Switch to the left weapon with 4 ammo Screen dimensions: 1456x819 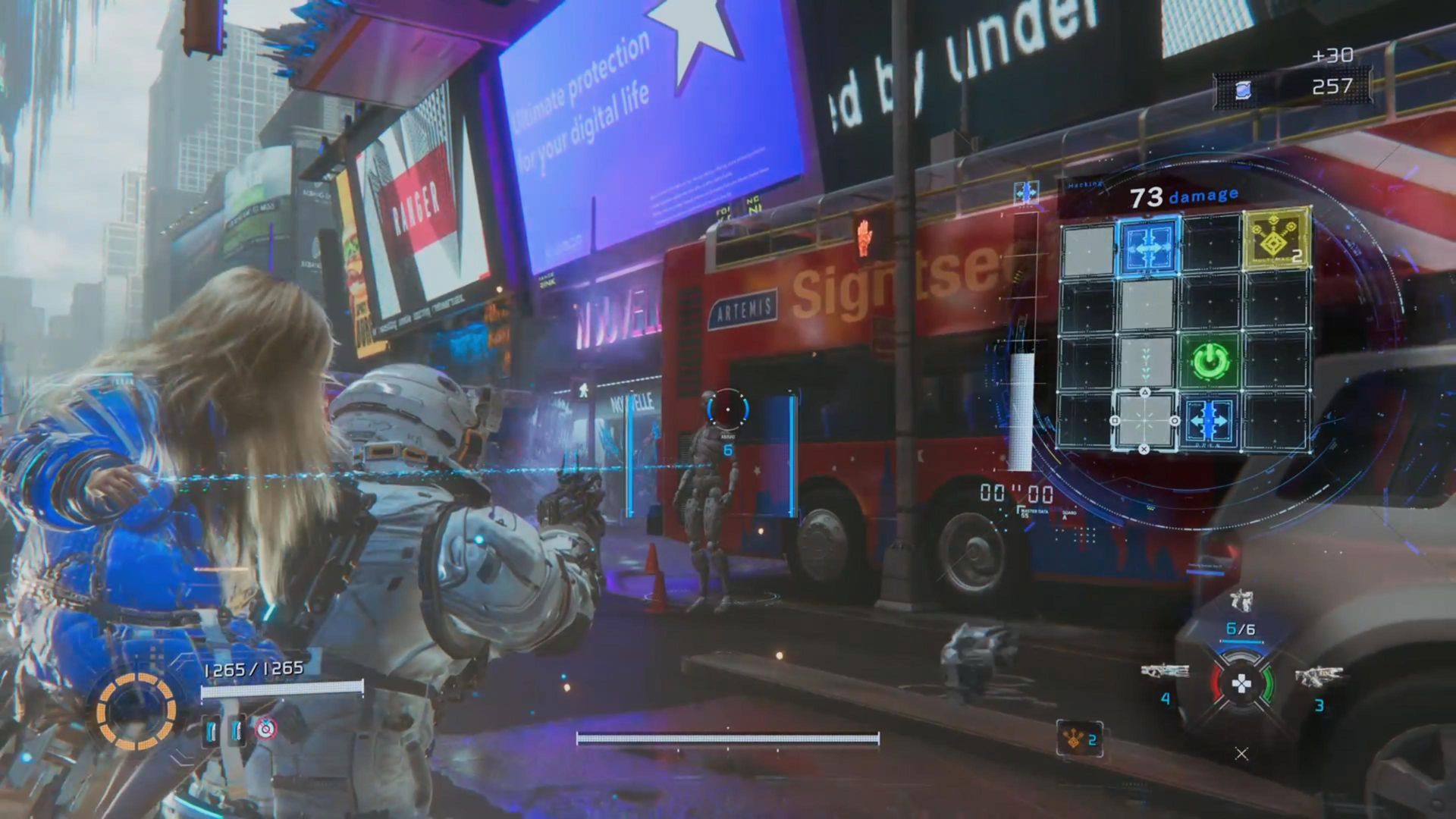tap(1164, 673)
